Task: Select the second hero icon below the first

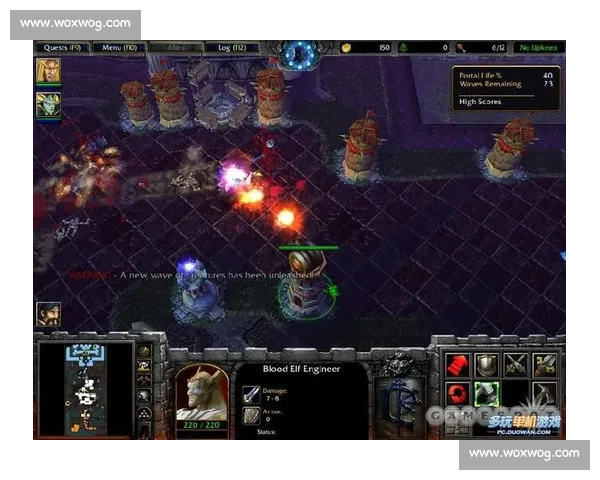Action: 48,104
